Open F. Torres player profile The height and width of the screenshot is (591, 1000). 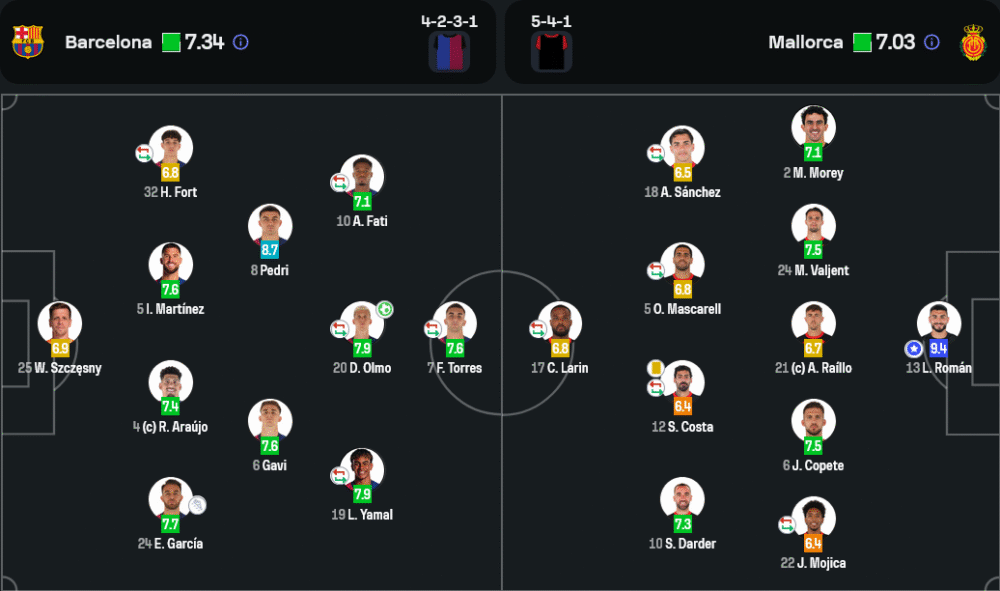point(455,325)
